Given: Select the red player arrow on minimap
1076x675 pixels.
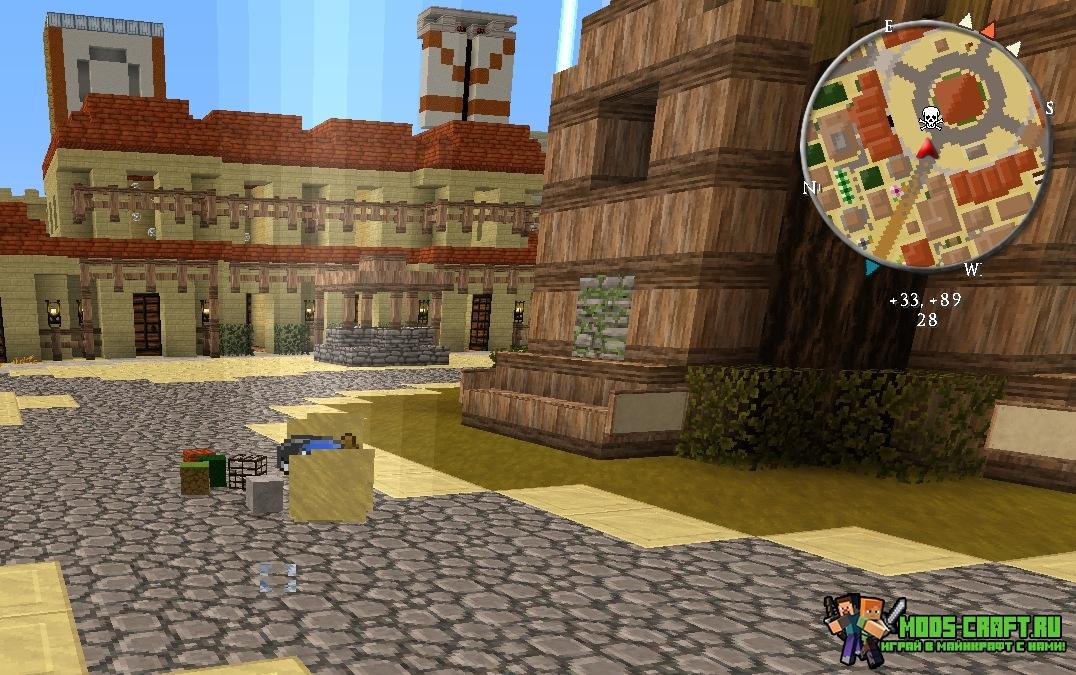Looking at the screenshot, I should 927,149.
